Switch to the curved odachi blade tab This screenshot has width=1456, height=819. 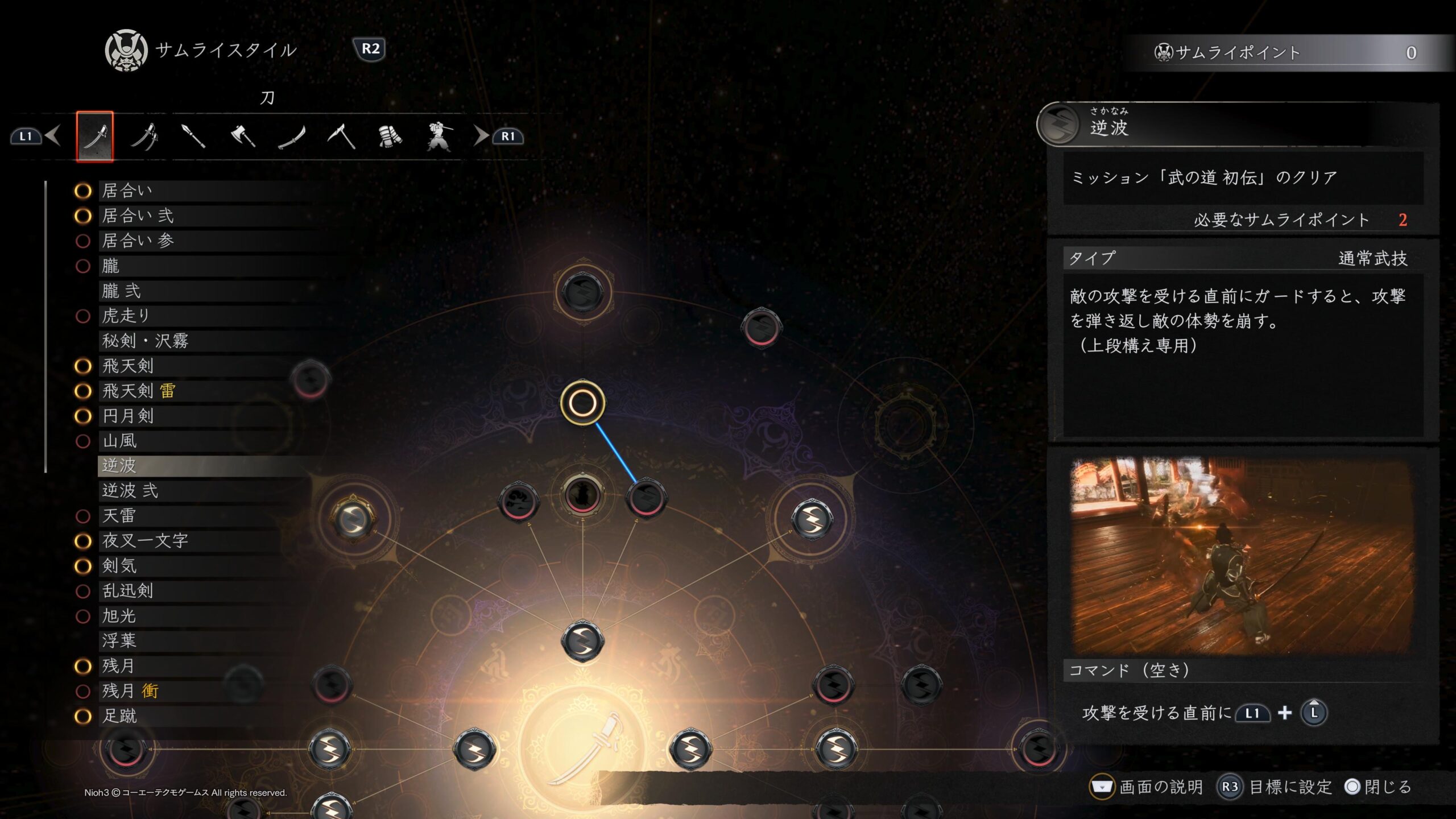click(x=292, y=136)
